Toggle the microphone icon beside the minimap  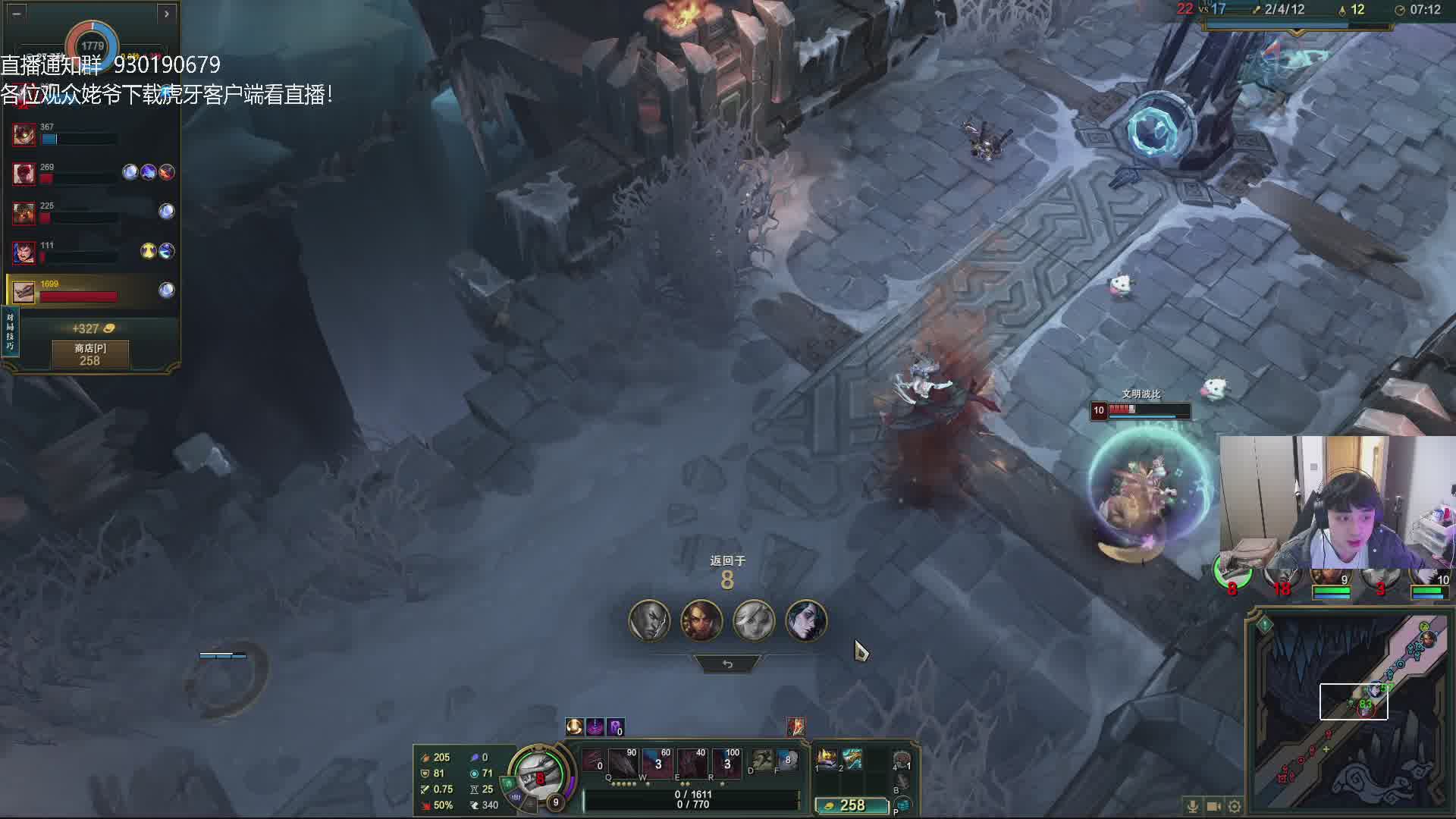1192,806
